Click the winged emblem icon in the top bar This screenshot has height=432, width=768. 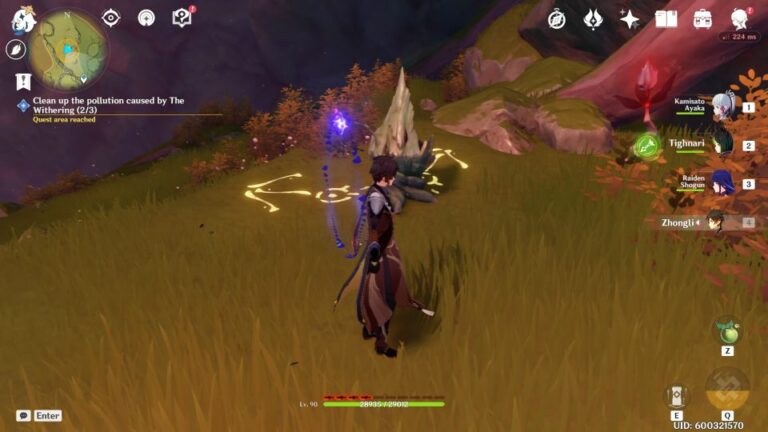[593, 19]
